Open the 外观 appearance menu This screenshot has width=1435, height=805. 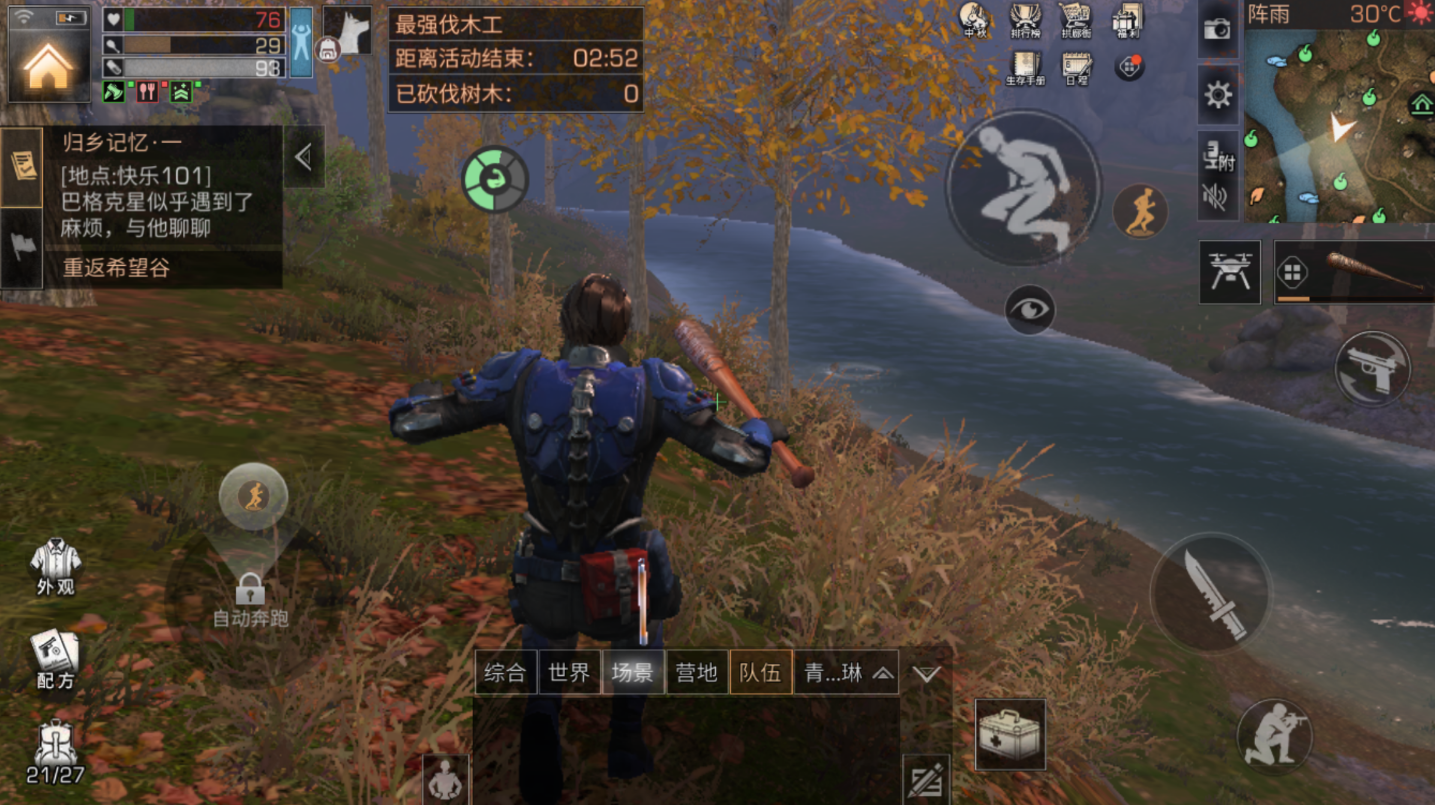click(55, 567)
